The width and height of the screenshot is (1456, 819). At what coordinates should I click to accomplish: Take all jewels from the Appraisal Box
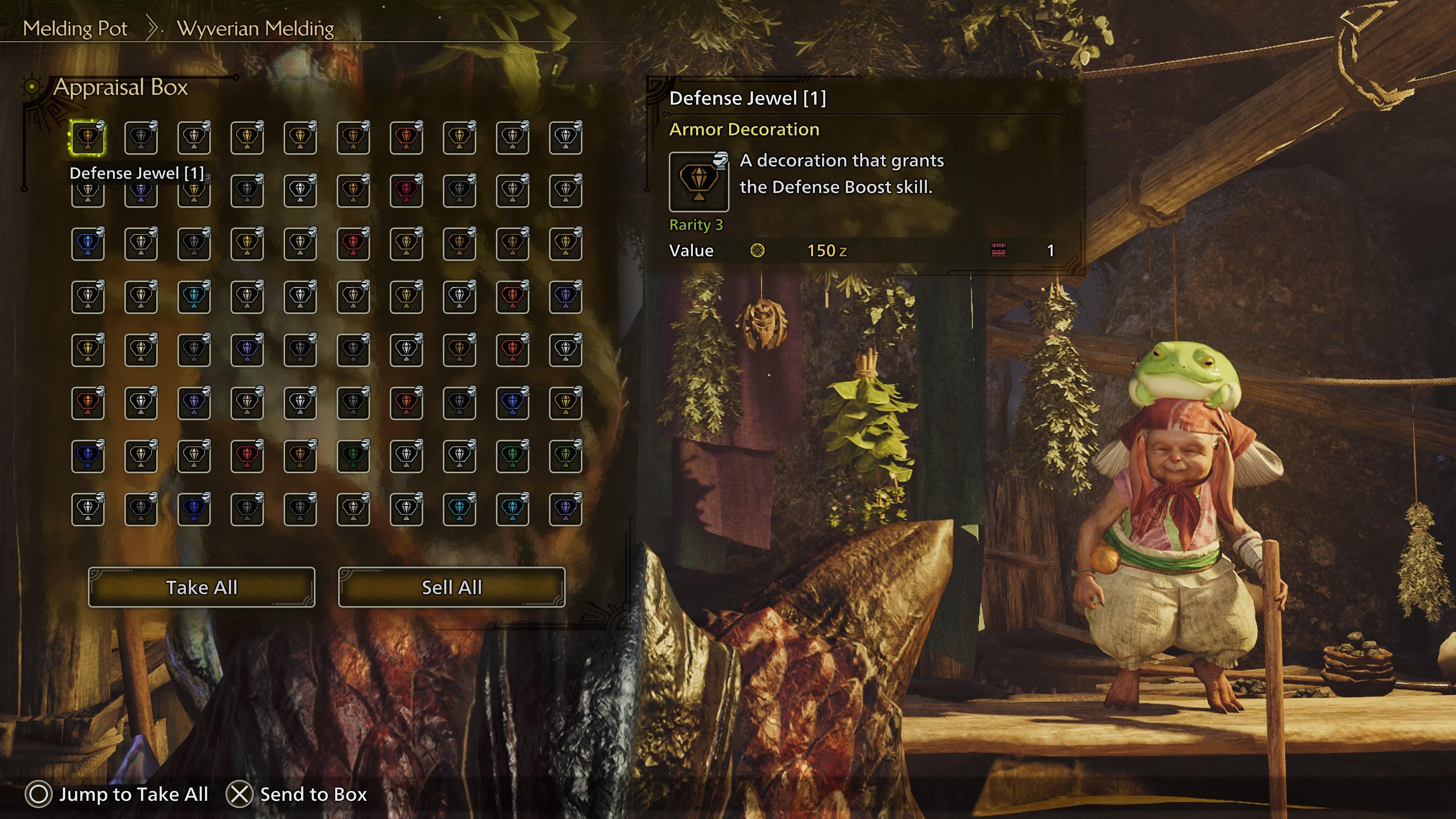201,587
